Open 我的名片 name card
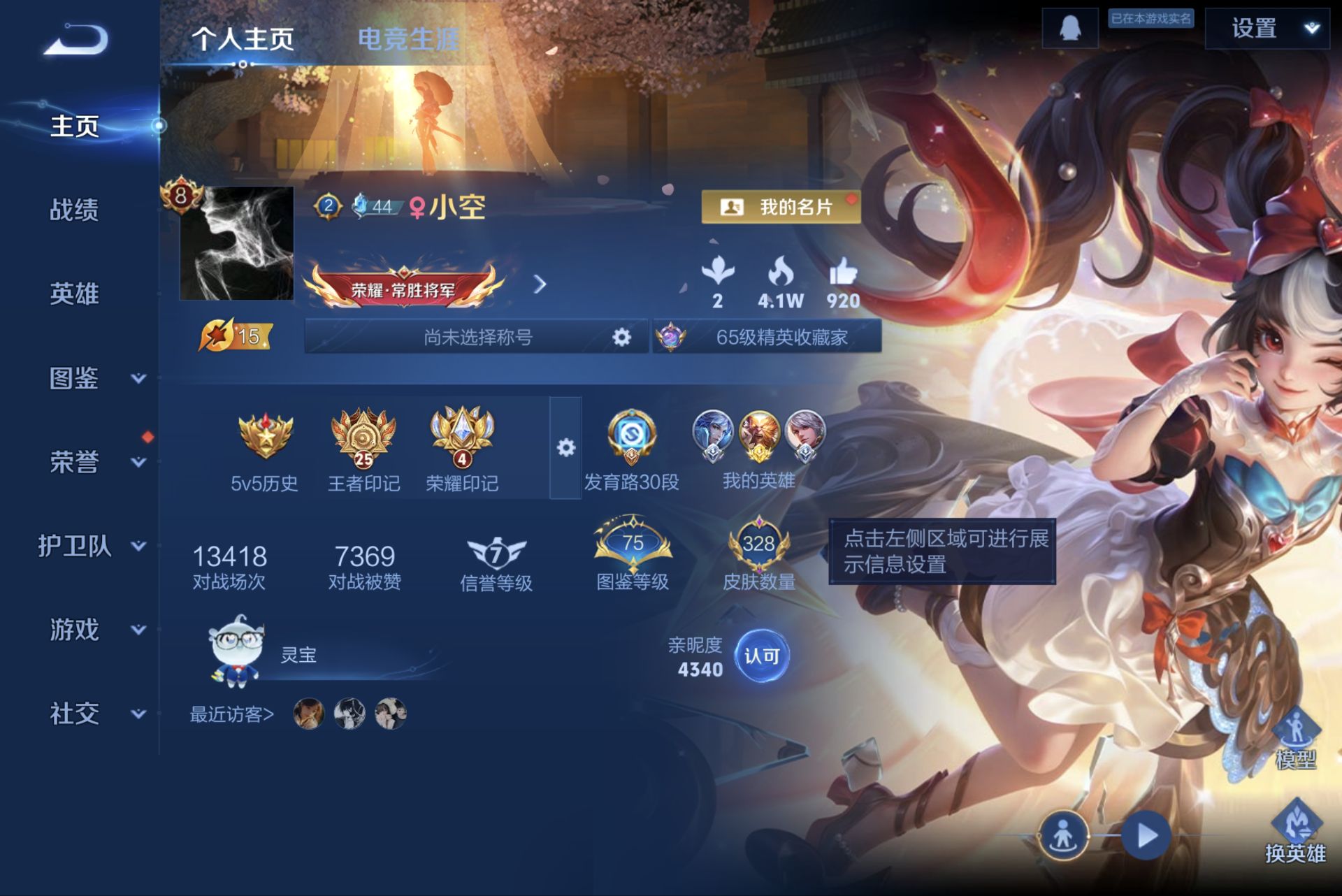 point(780,207)
